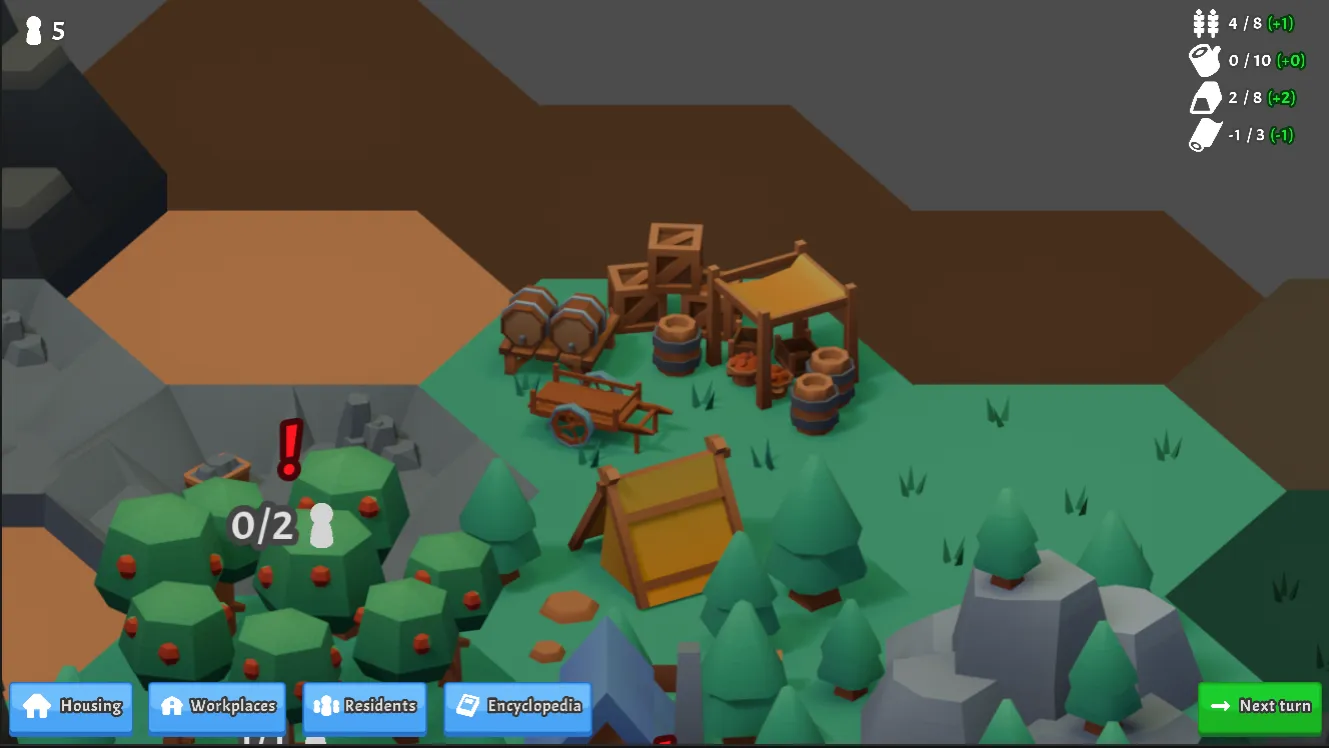Click the 0/2 worker assignment counter
The image size is (1329, 748).
point(262,522)
